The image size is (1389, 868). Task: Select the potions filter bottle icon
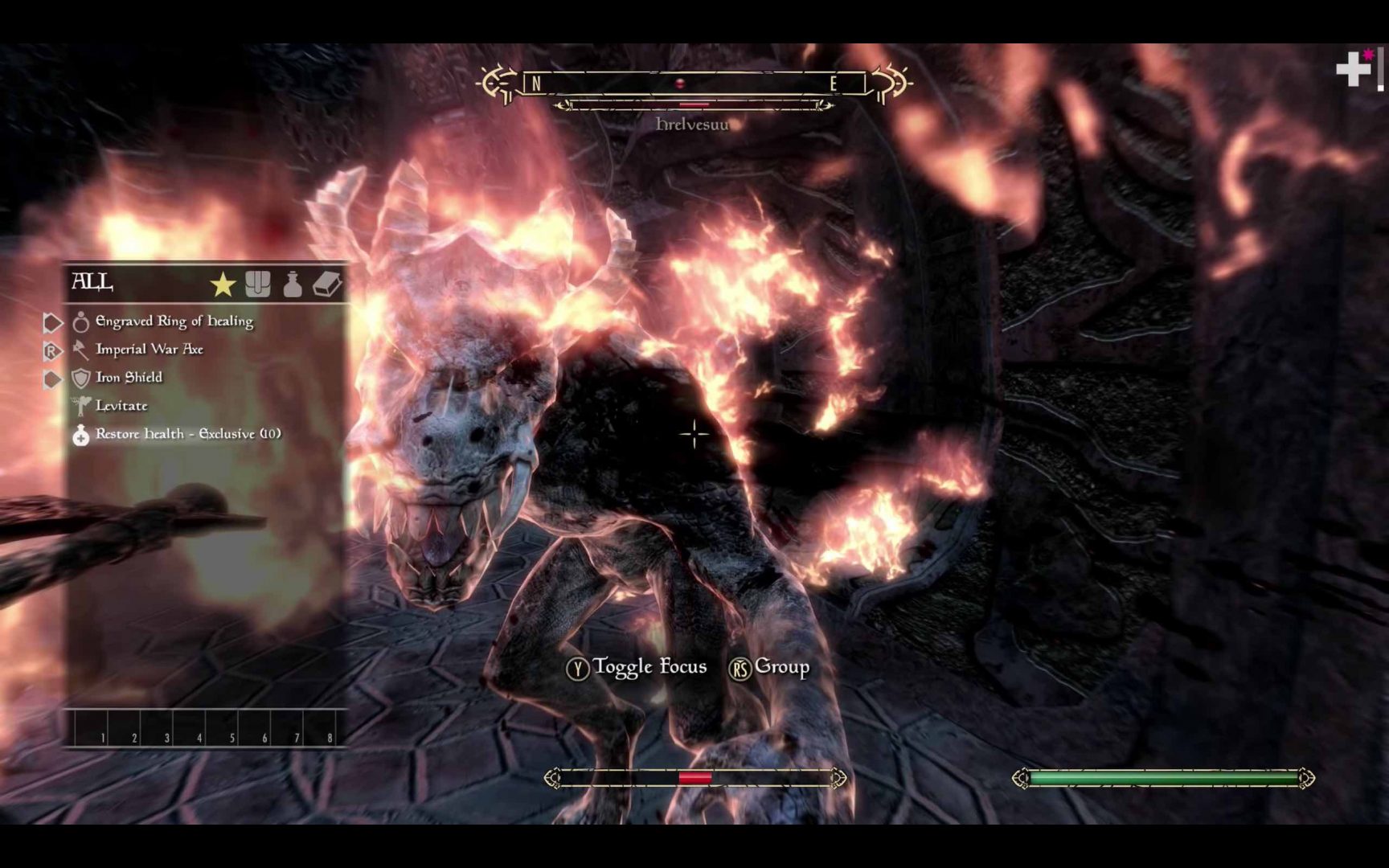[x=292, y=283]
